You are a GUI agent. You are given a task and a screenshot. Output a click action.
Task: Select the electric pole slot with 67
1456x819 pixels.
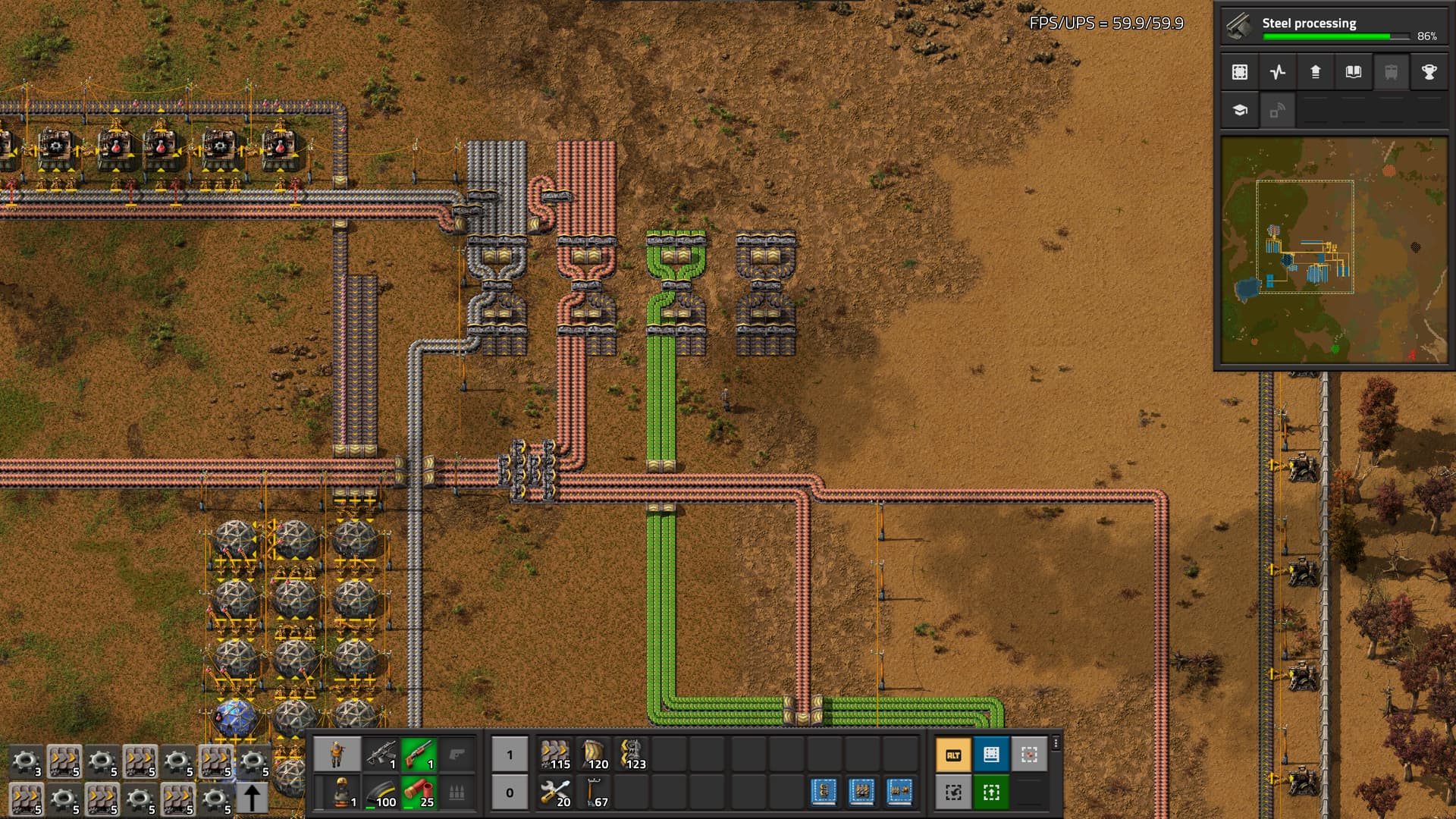pyautogui.click(x=593, y=792)
